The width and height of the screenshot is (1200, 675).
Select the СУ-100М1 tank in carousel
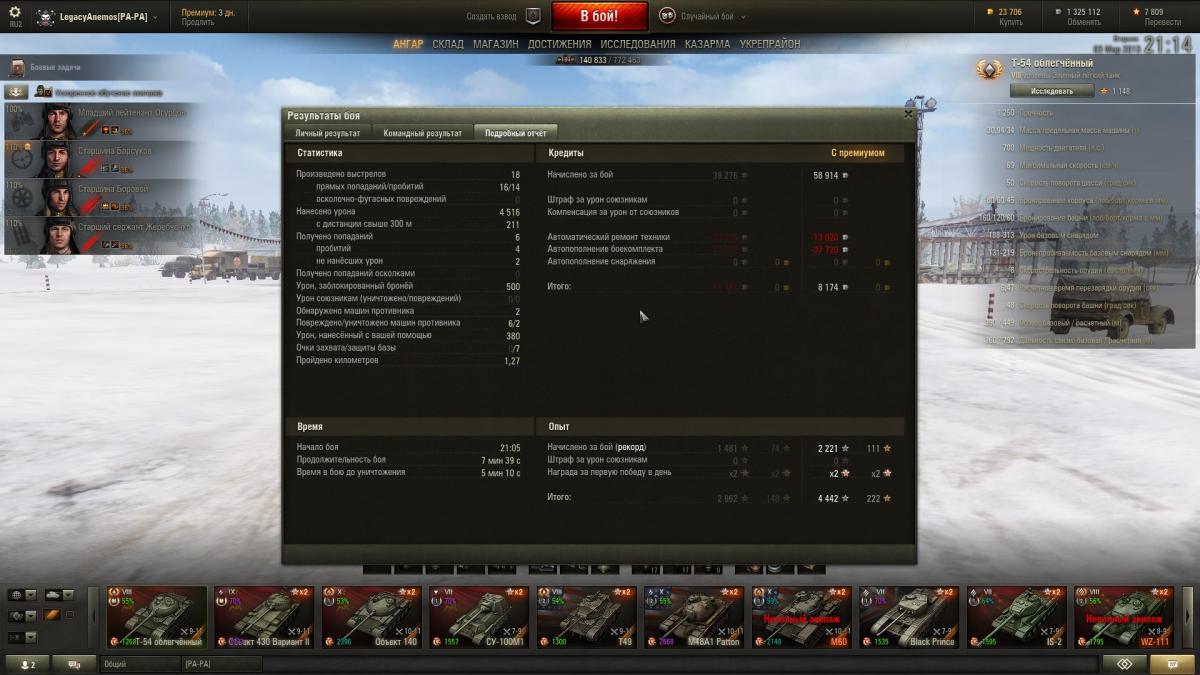[x=478, y=617]
